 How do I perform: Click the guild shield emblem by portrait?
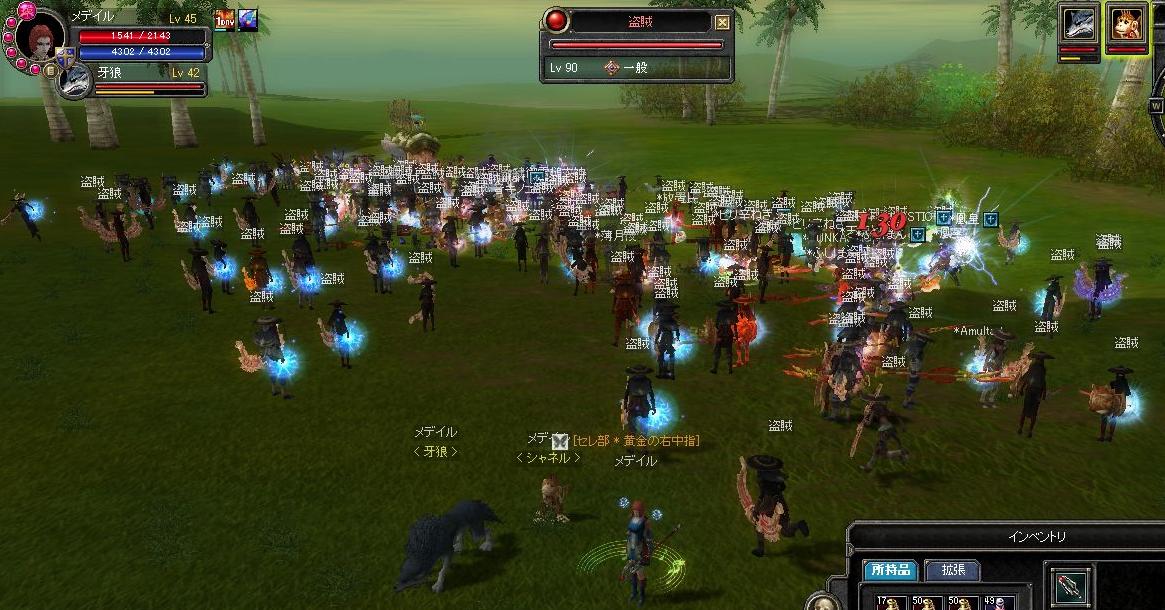[65, 57]
